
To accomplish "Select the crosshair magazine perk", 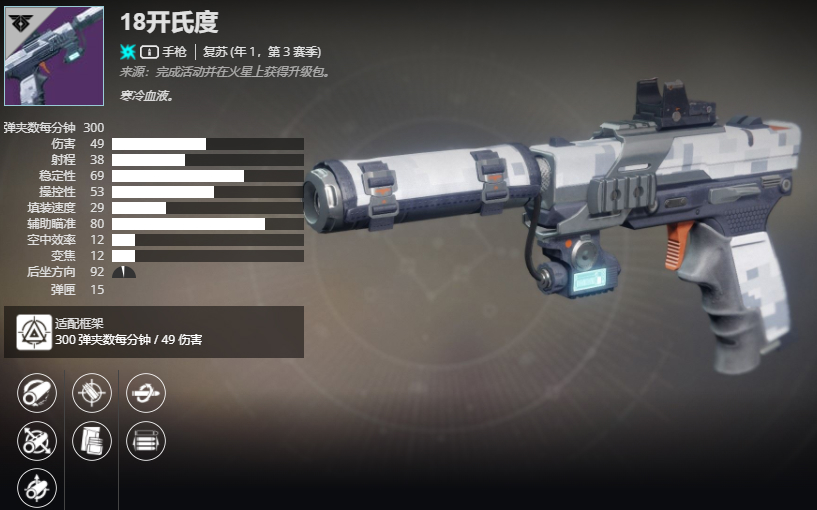I will tap(91, 393).
